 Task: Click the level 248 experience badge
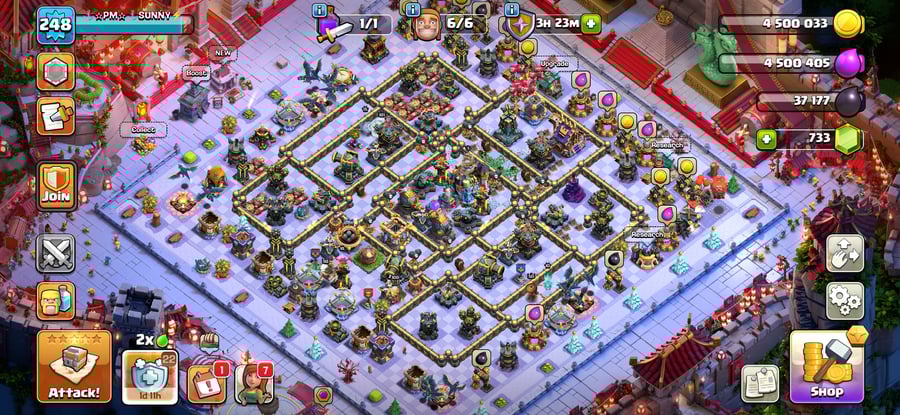(56, 24)
